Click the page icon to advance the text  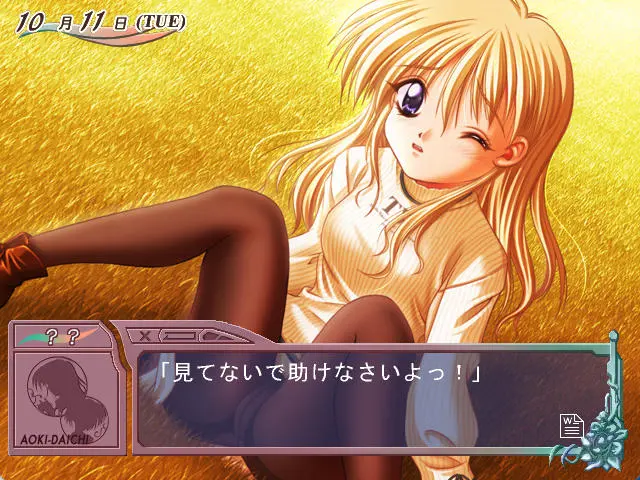click(x=570, y=427)
